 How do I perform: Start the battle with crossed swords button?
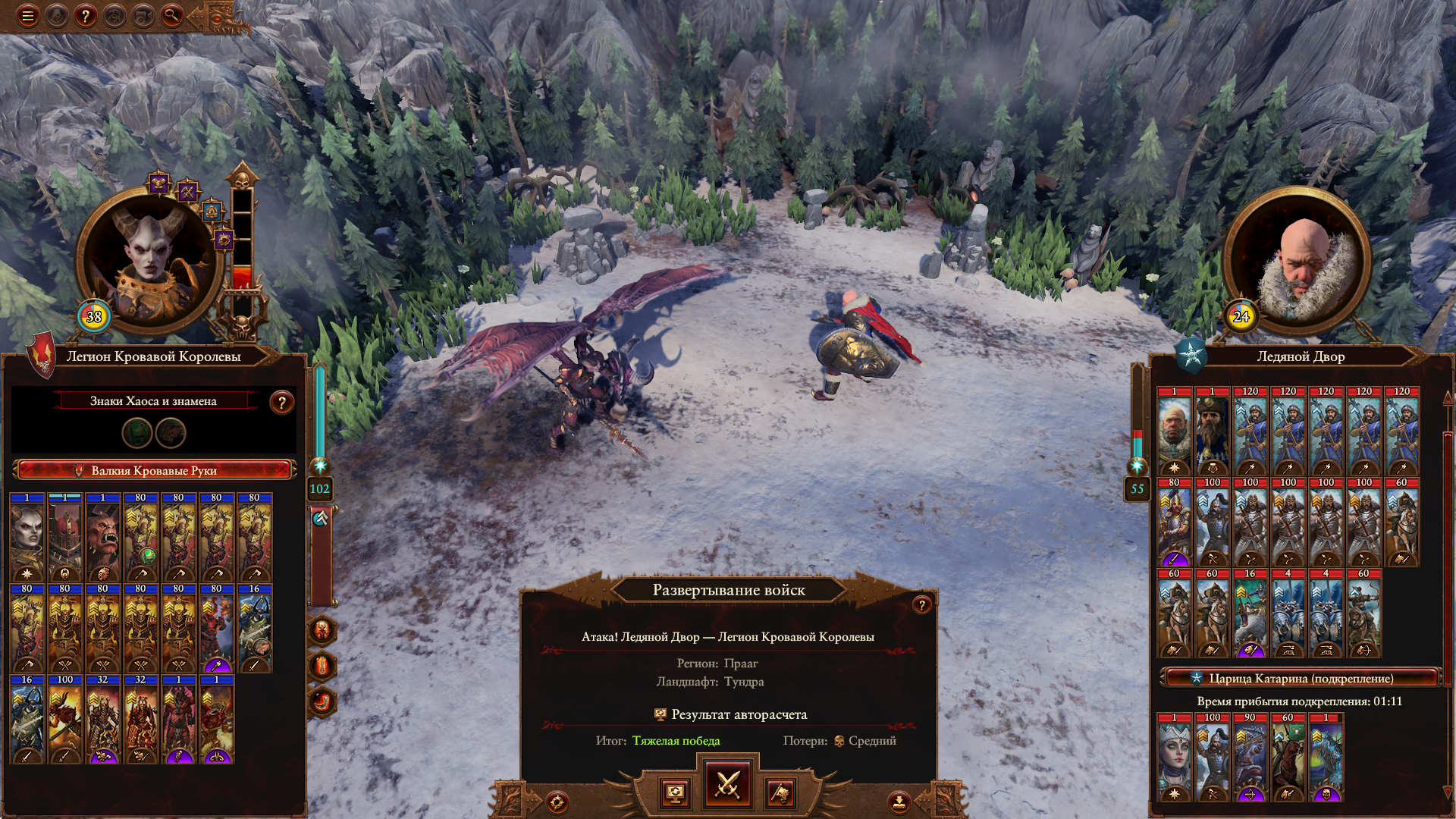(727, 785)
